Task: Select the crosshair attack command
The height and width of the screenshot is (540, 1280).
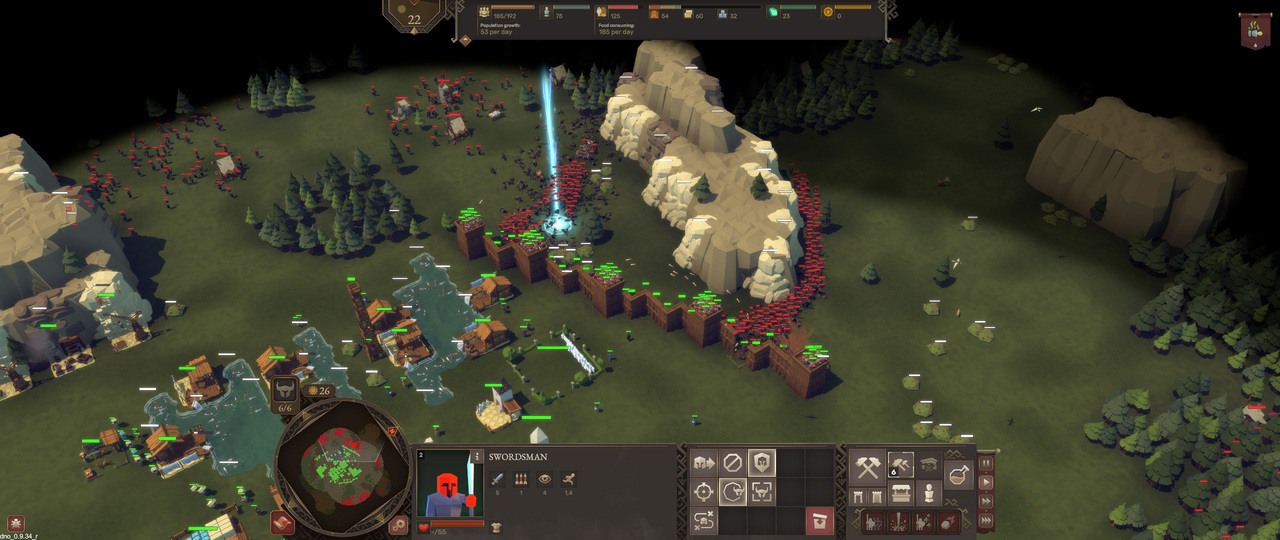Action: (x=704, y=492)
